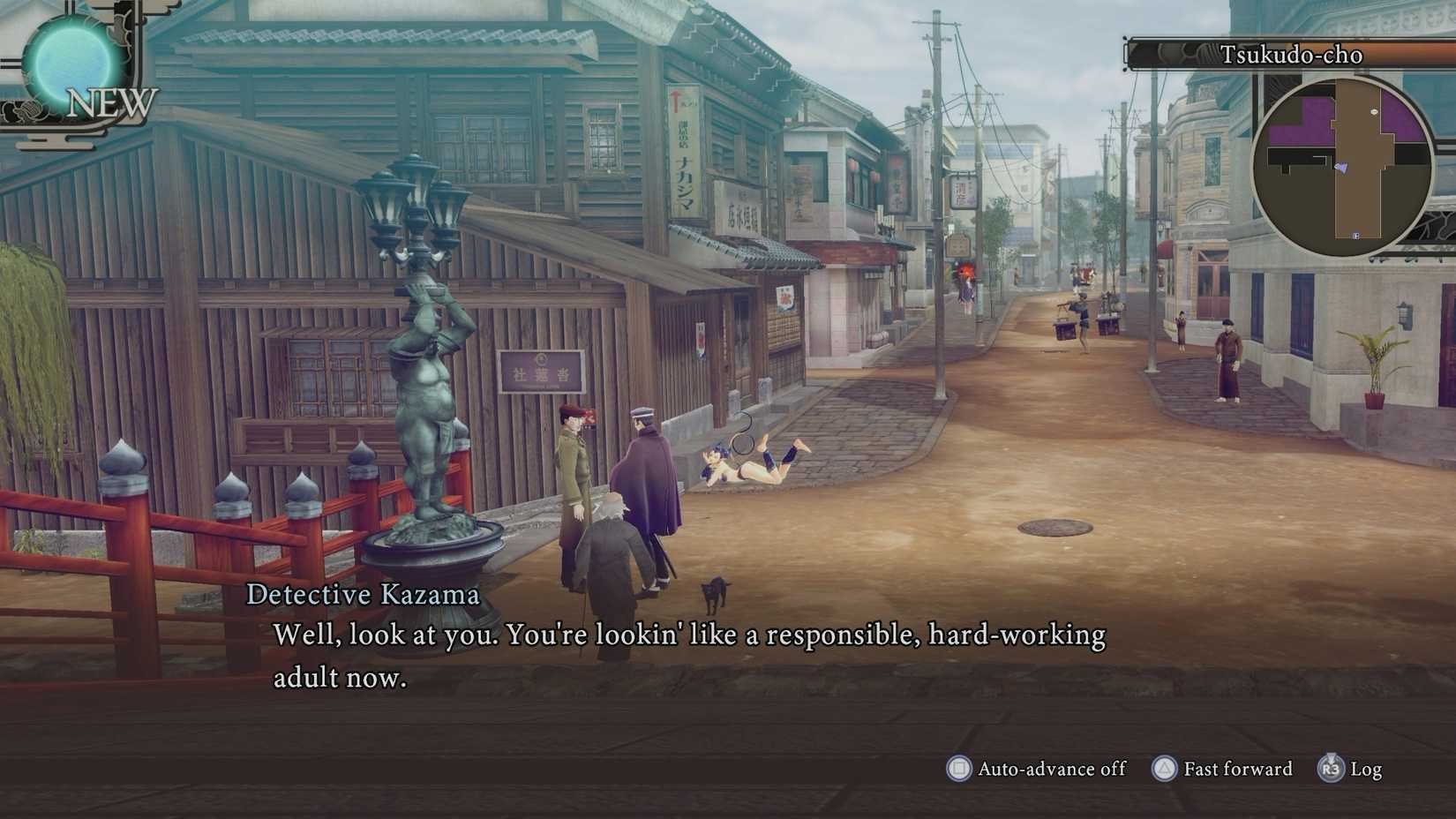Screen dimensions: 1456x819
Task: Click the Detective Kazama speaker name
Action: coord(364,595)
